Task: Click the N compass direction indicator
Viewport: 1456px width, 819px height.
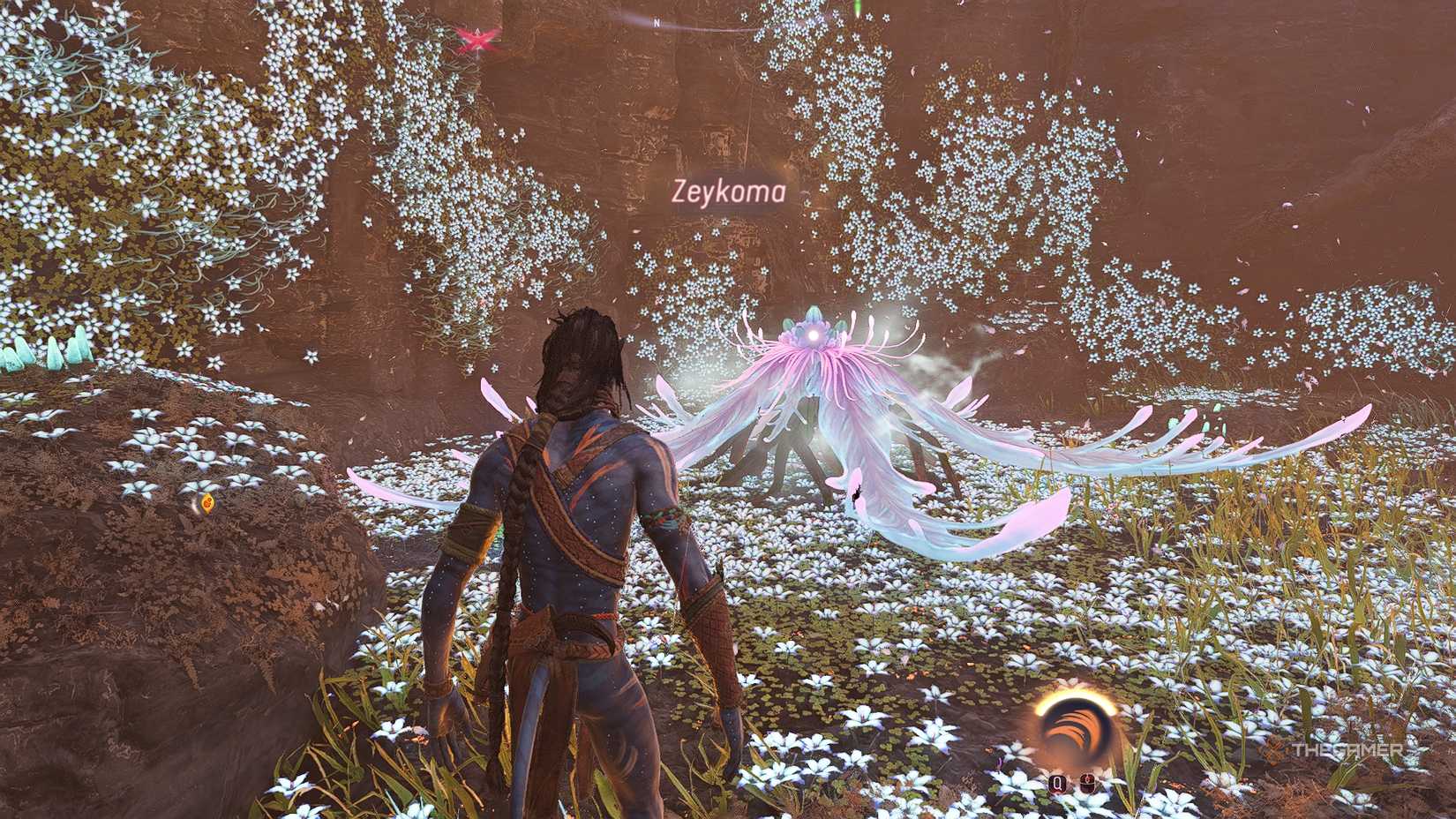Action: 657,20
